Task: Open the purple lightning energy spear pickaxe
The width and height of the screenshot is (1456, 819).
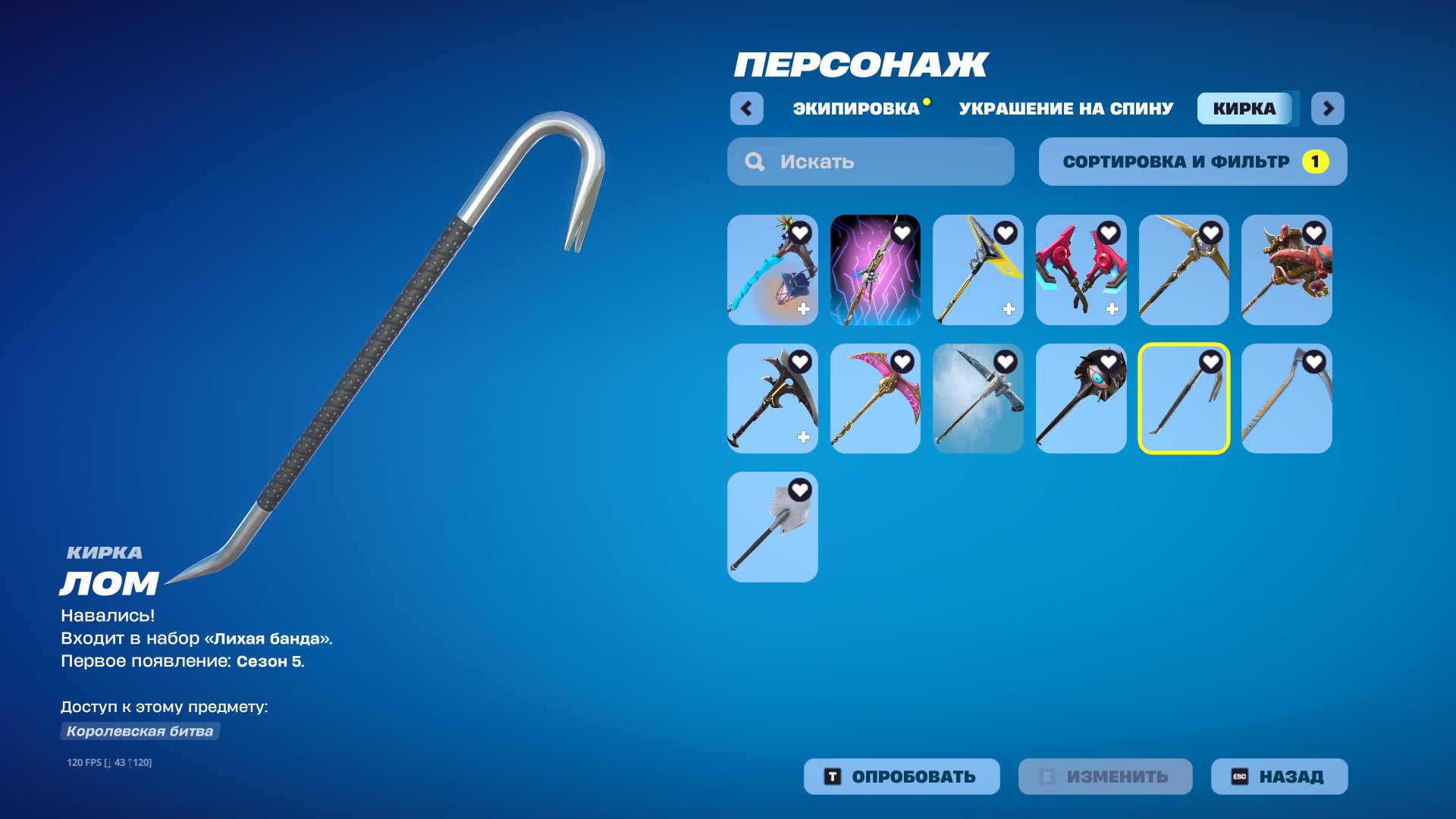Action: [x=876, y=271]
